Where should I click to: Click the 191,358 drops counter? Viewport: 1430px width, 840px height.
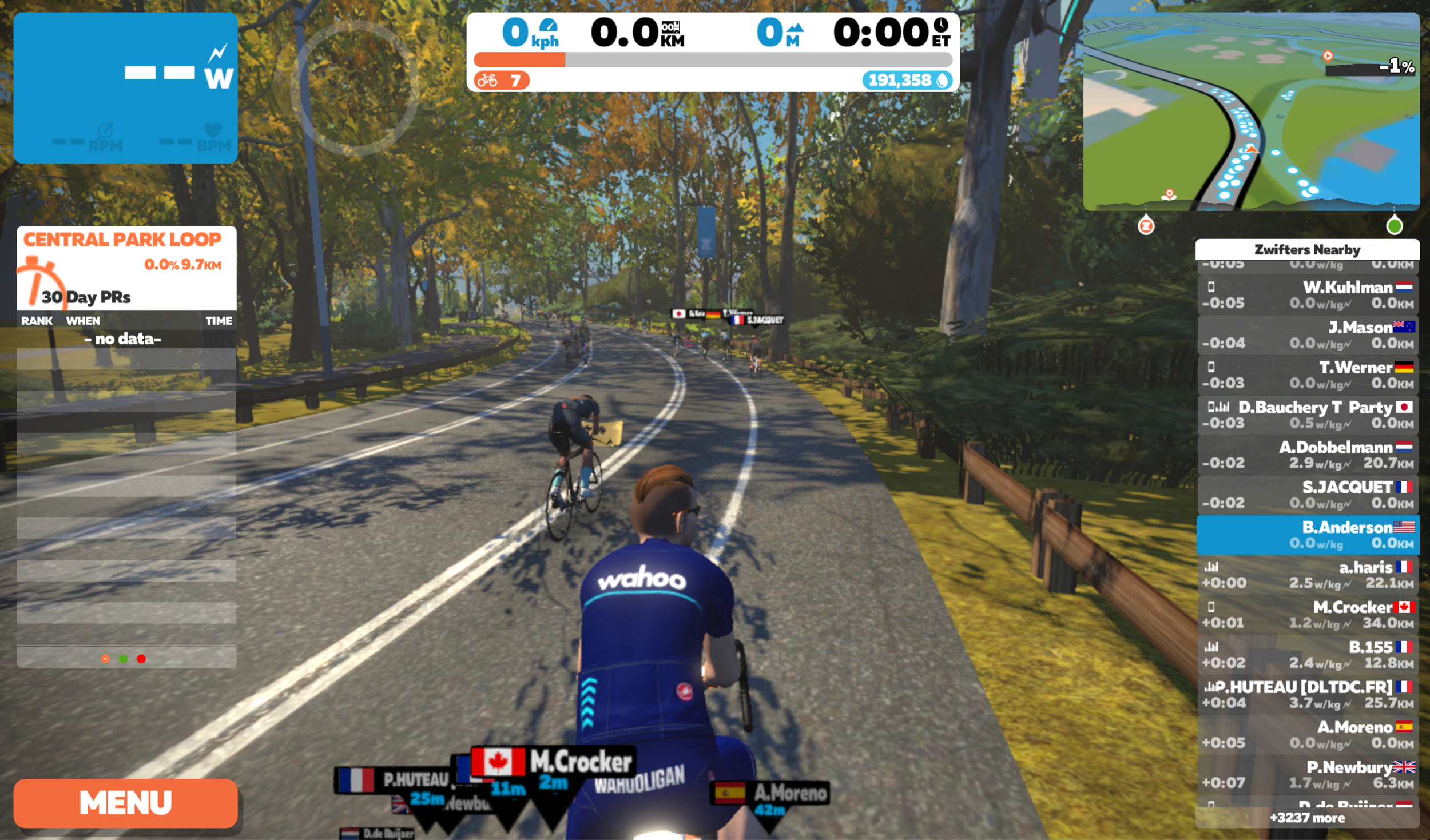(x=907, y=81)
